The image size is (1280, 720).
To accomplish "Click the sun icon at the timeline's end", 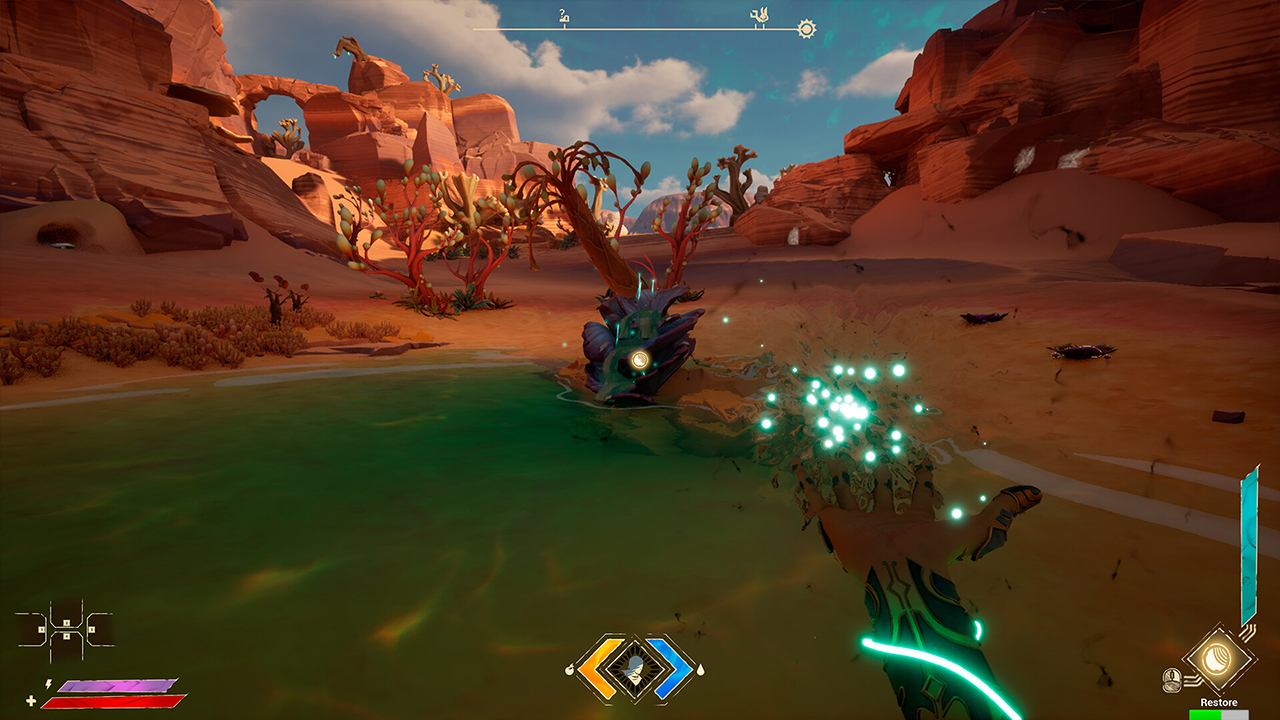I will (807, 26).
